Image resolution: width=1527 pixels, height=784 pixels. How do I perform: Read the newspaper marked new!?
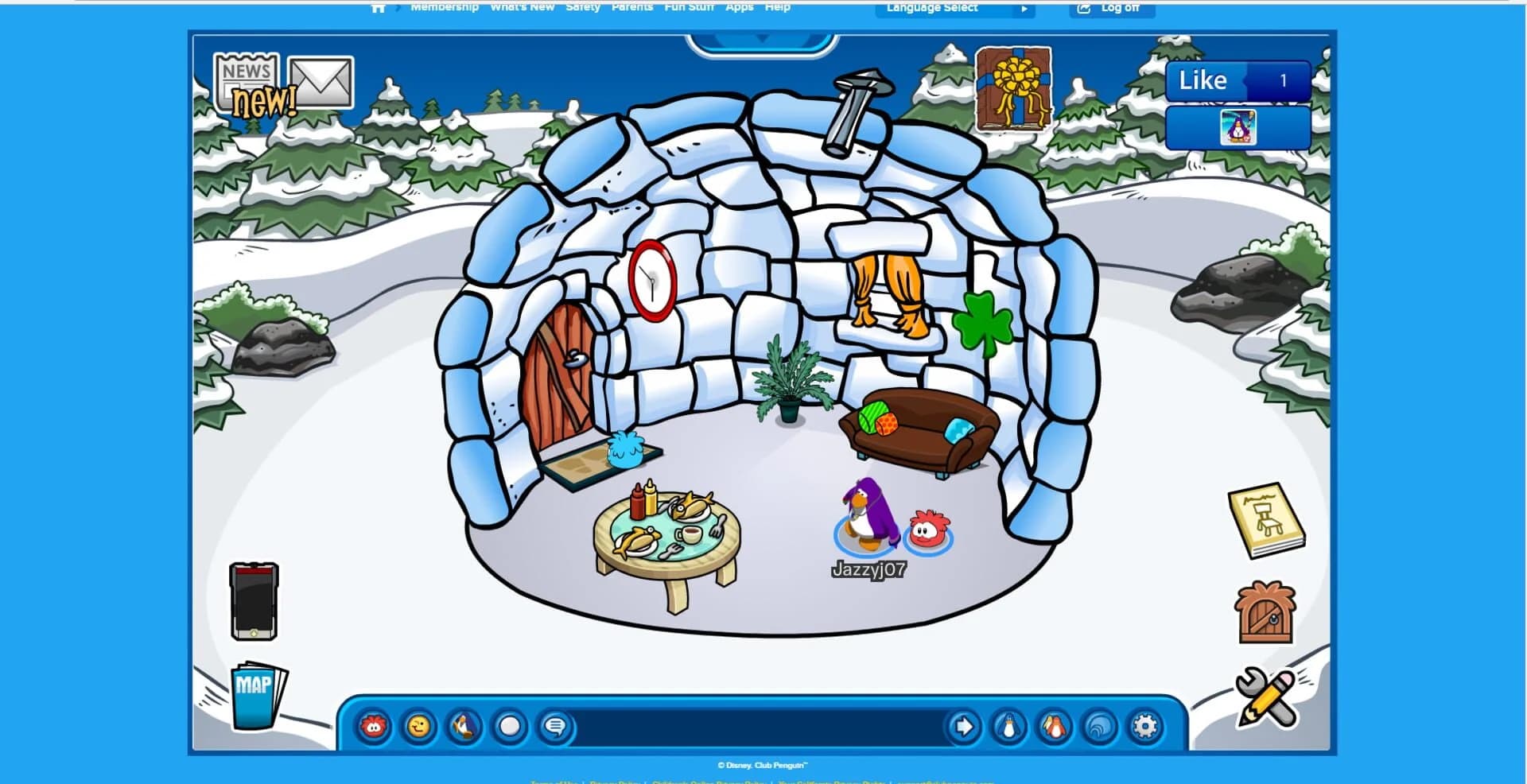coord(247,80)
